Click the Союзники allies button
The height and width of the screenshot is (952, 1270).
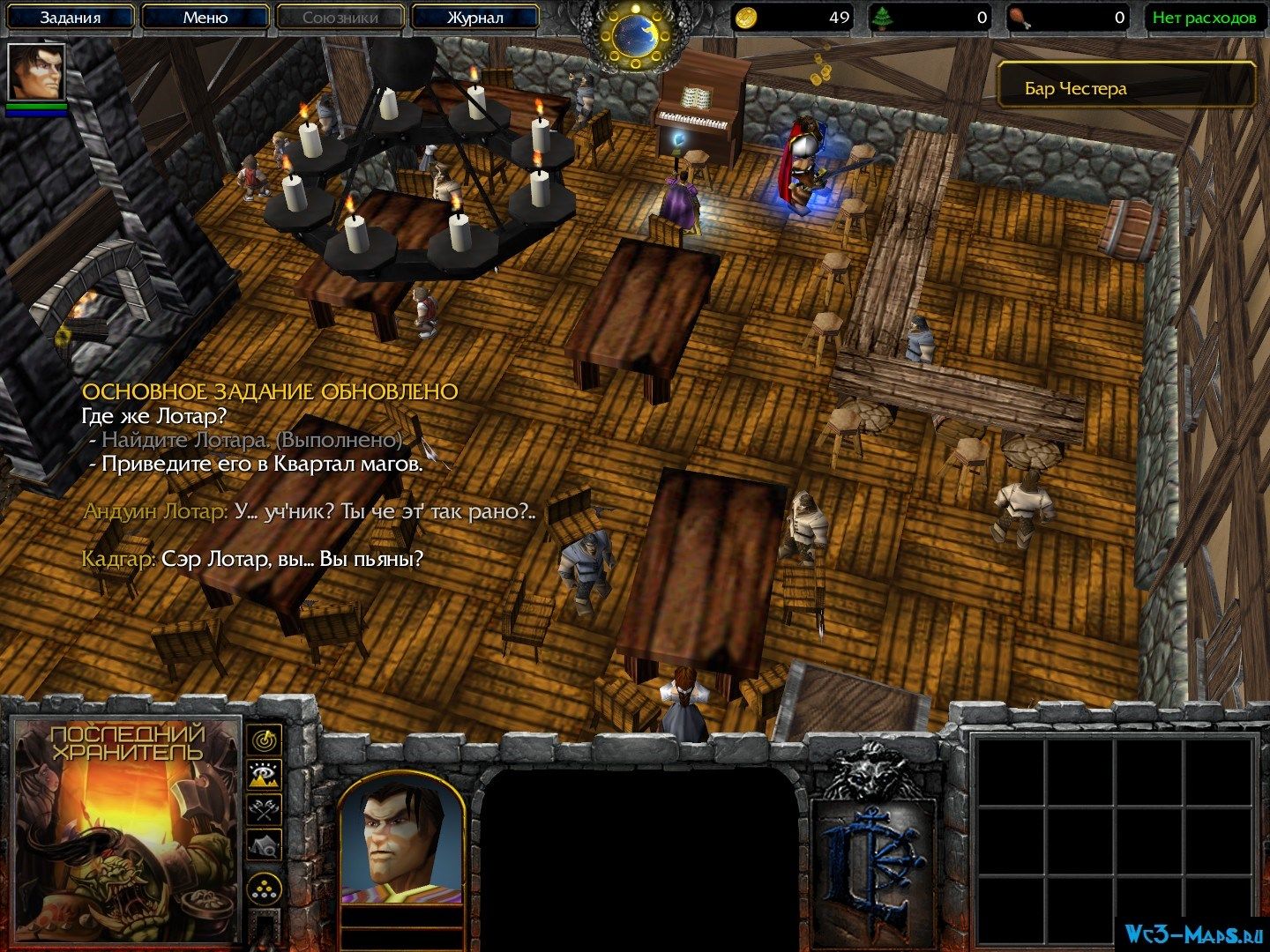(x=340, y=17)
